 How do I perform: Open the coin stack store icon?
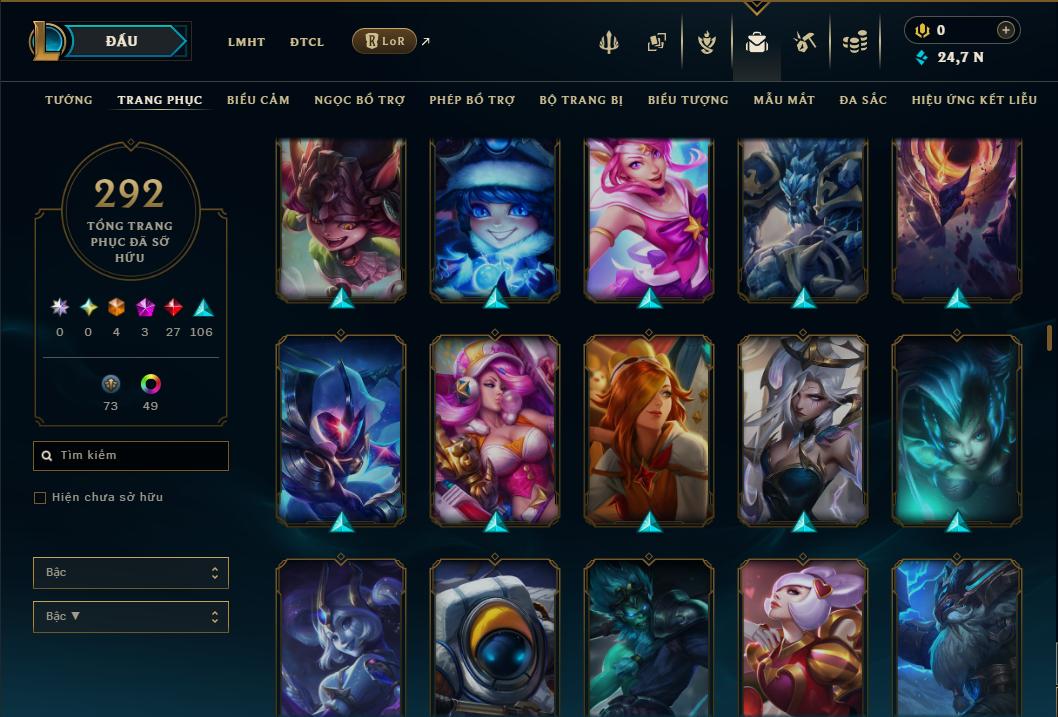coord(854,42)
